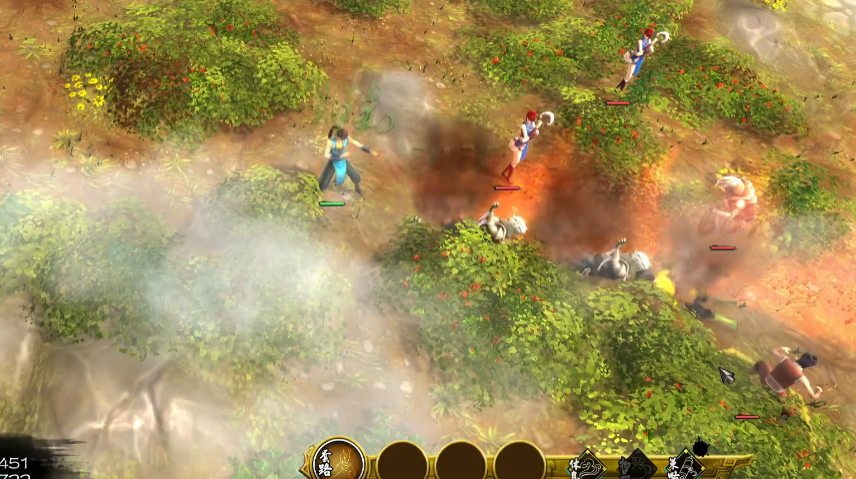Click the scroll diamond icon
This screenshot has height=479, width=856.
tap(684, 466)
